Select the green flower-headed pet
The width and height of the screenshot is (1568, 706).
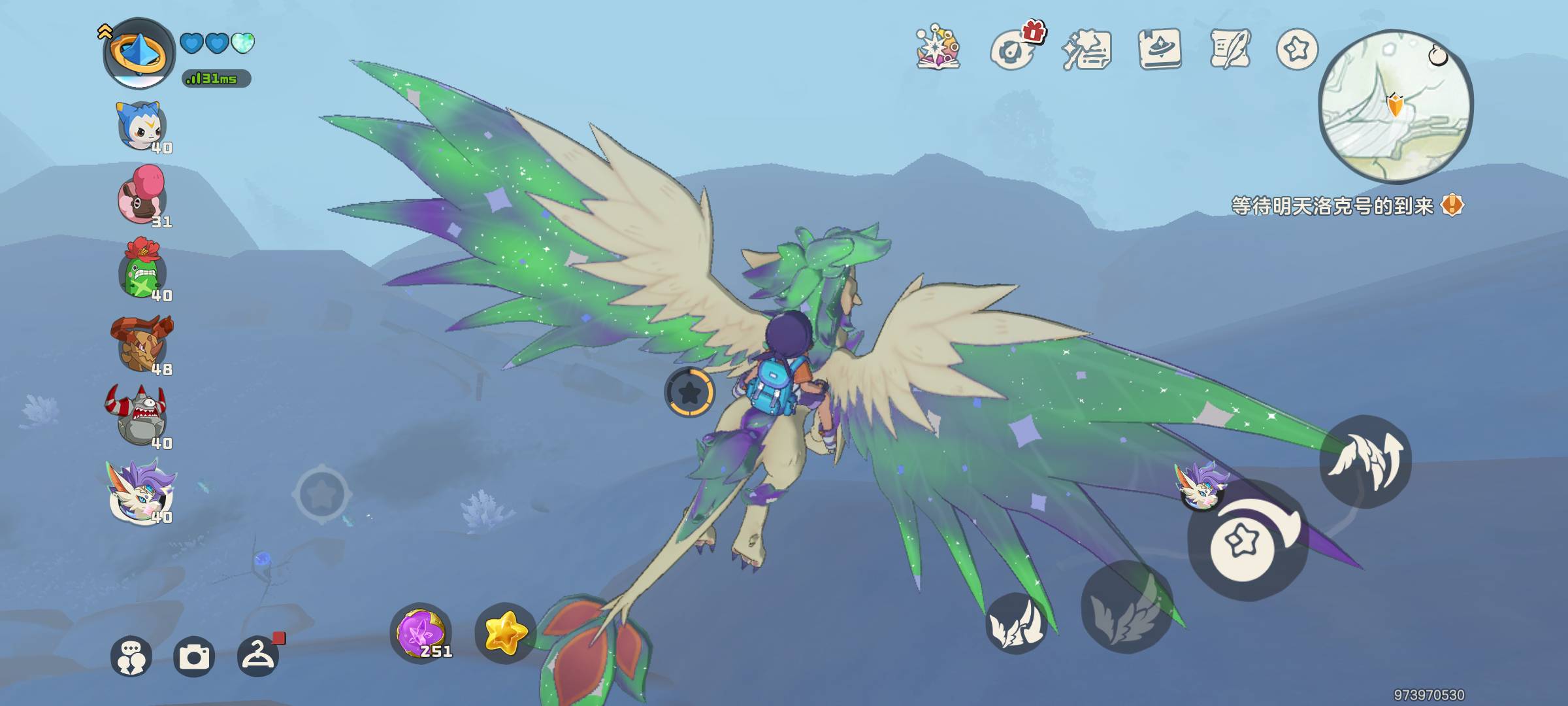[142, 270]
